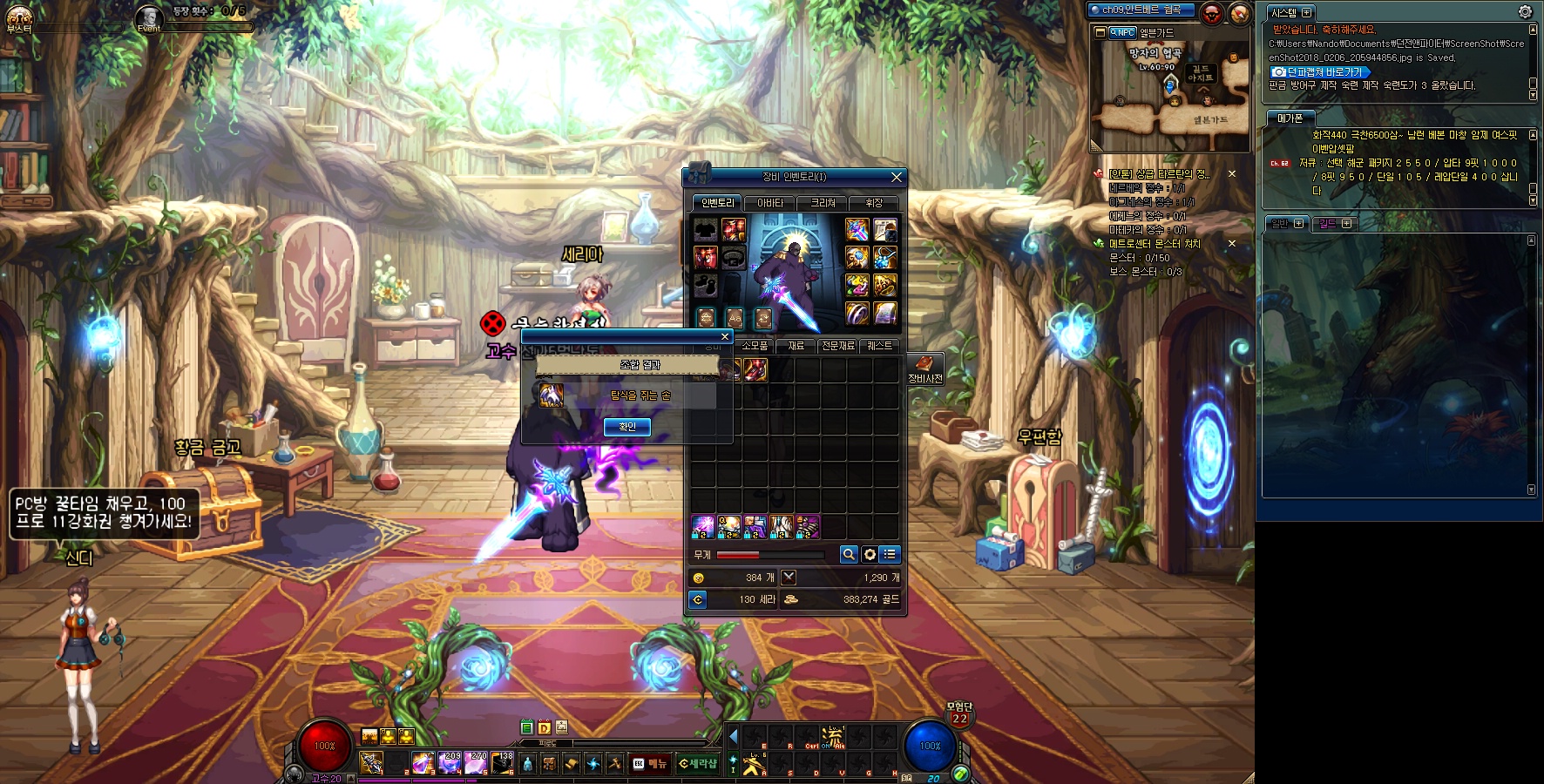Viewport: 1544px width, 784px height.
Task: Open the 장비사전 equipment dictionary book
Action: click(924, 368)
